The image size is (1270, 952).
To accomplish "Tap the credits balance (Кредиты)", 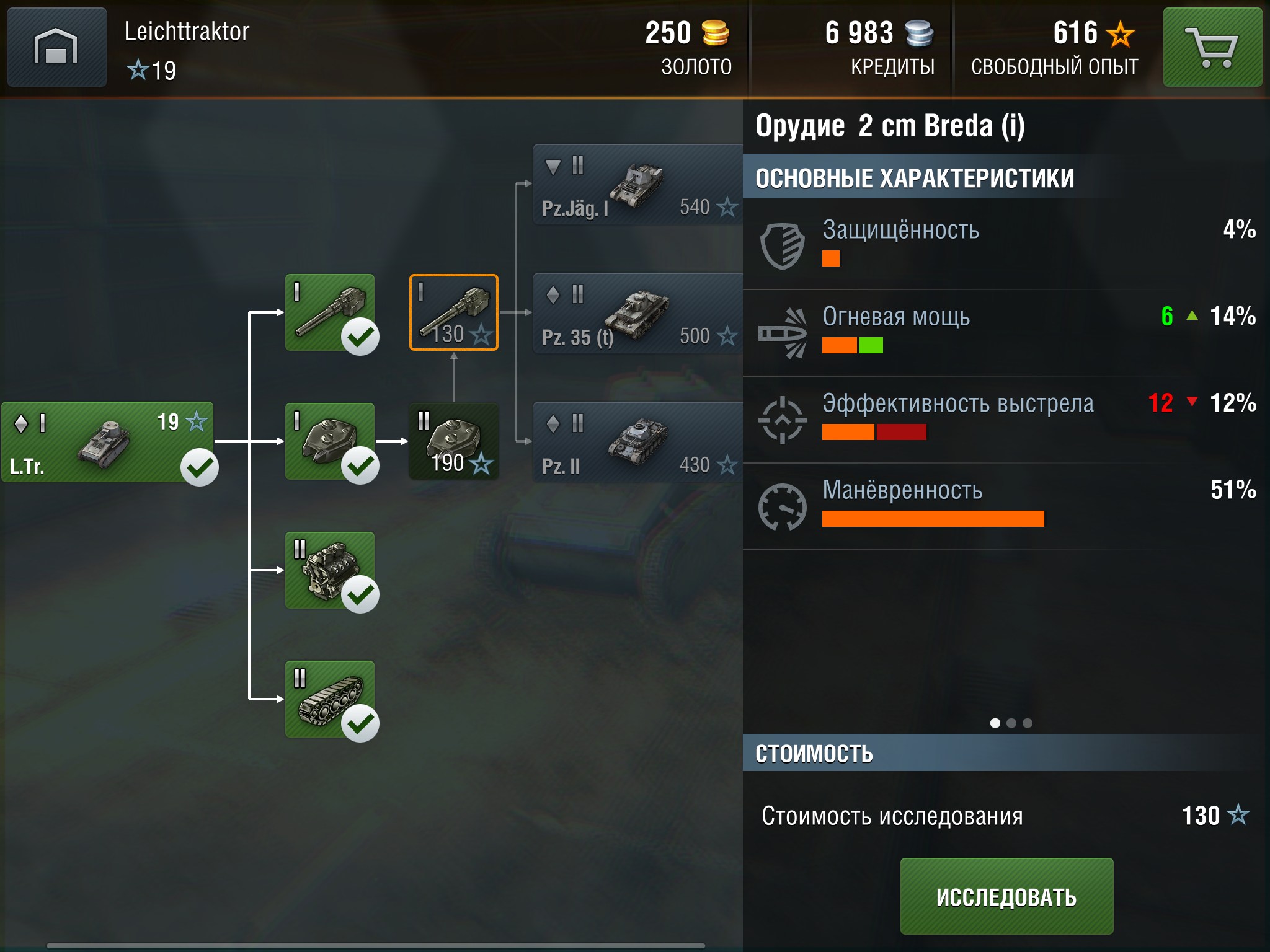I will 879,47.
